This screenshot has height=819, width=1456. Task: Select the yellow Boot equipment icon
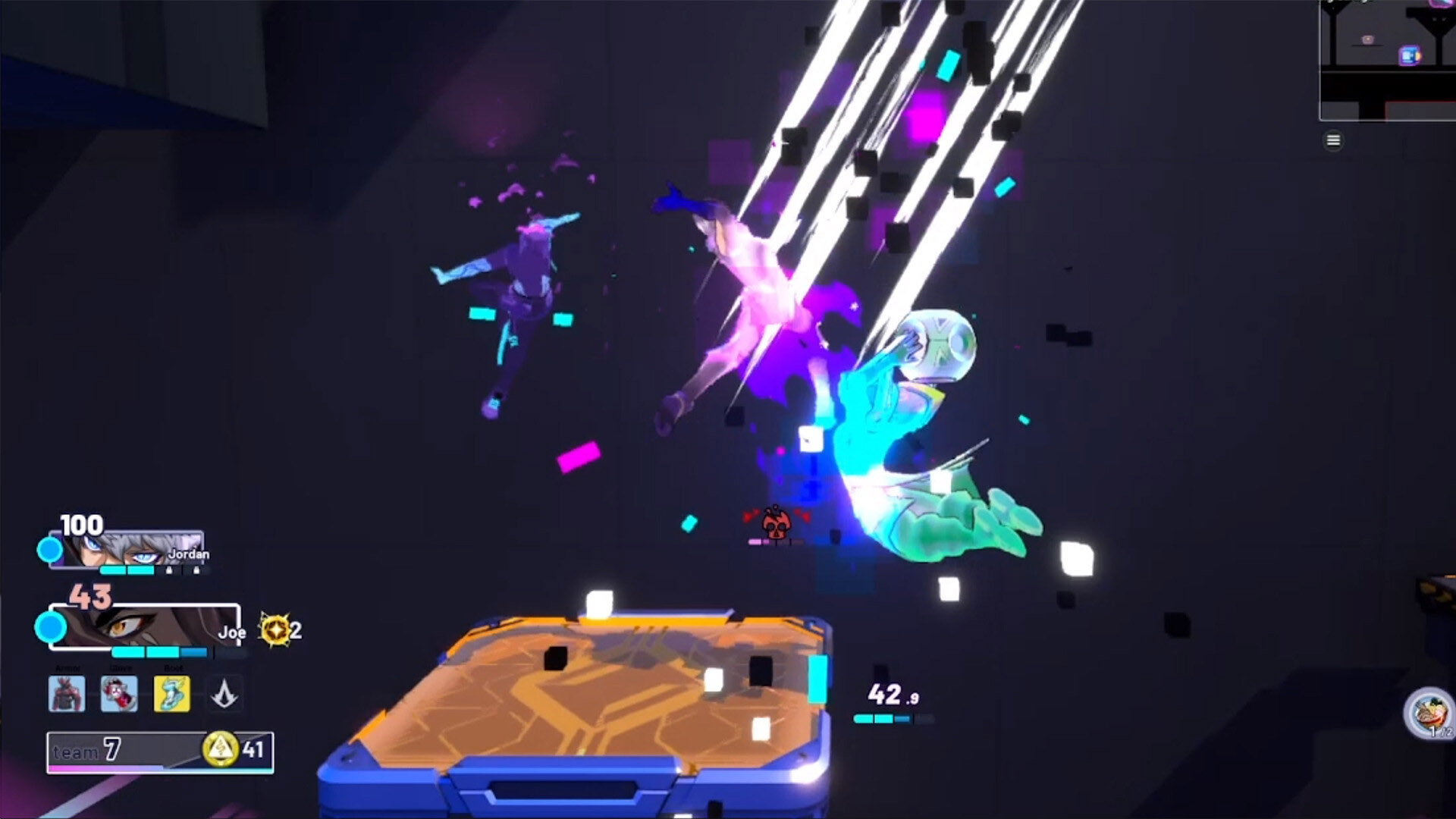171,693
